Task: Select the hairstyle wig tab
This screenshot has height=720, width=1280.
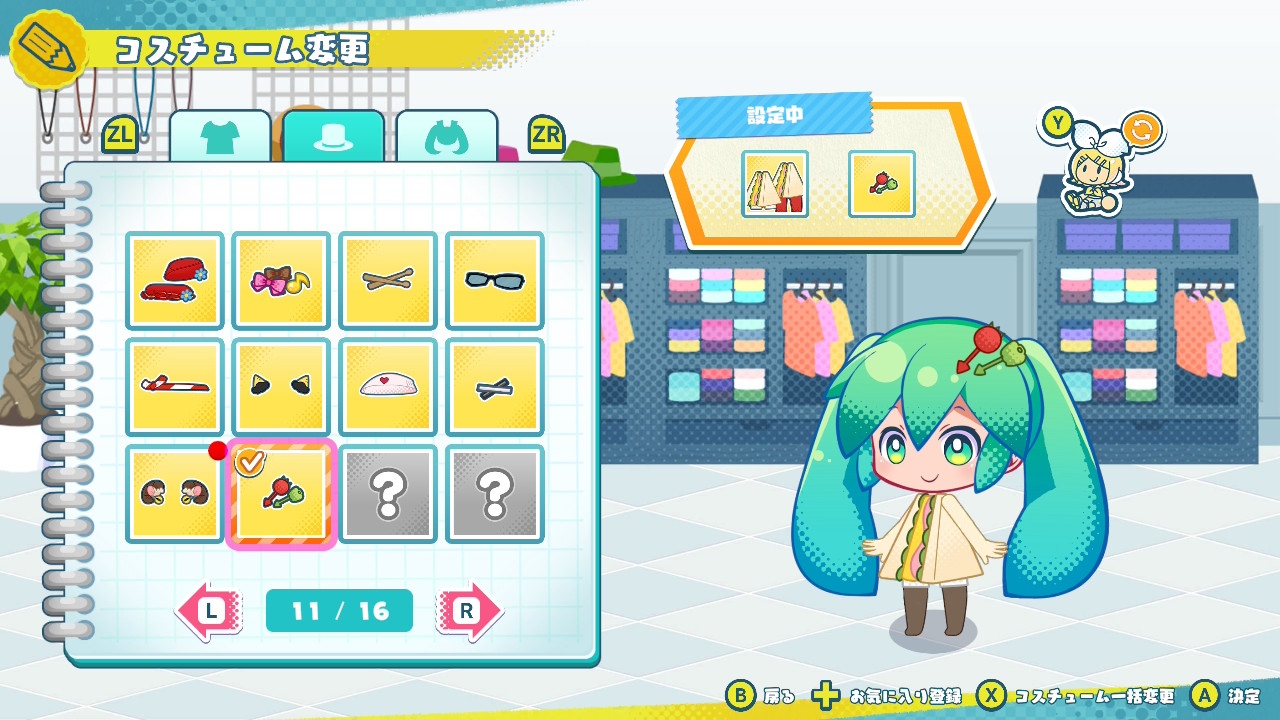Action: pyautogui.click(x=446, y=138)
